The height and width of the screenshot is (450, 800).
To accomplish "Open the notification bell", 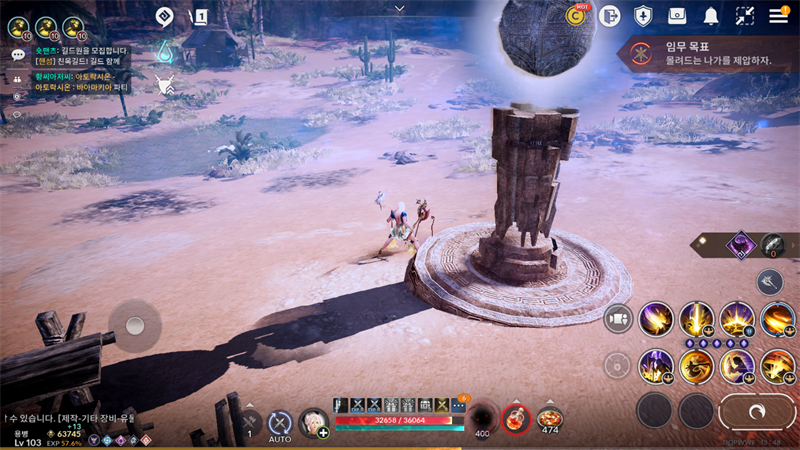I will 711,16.
